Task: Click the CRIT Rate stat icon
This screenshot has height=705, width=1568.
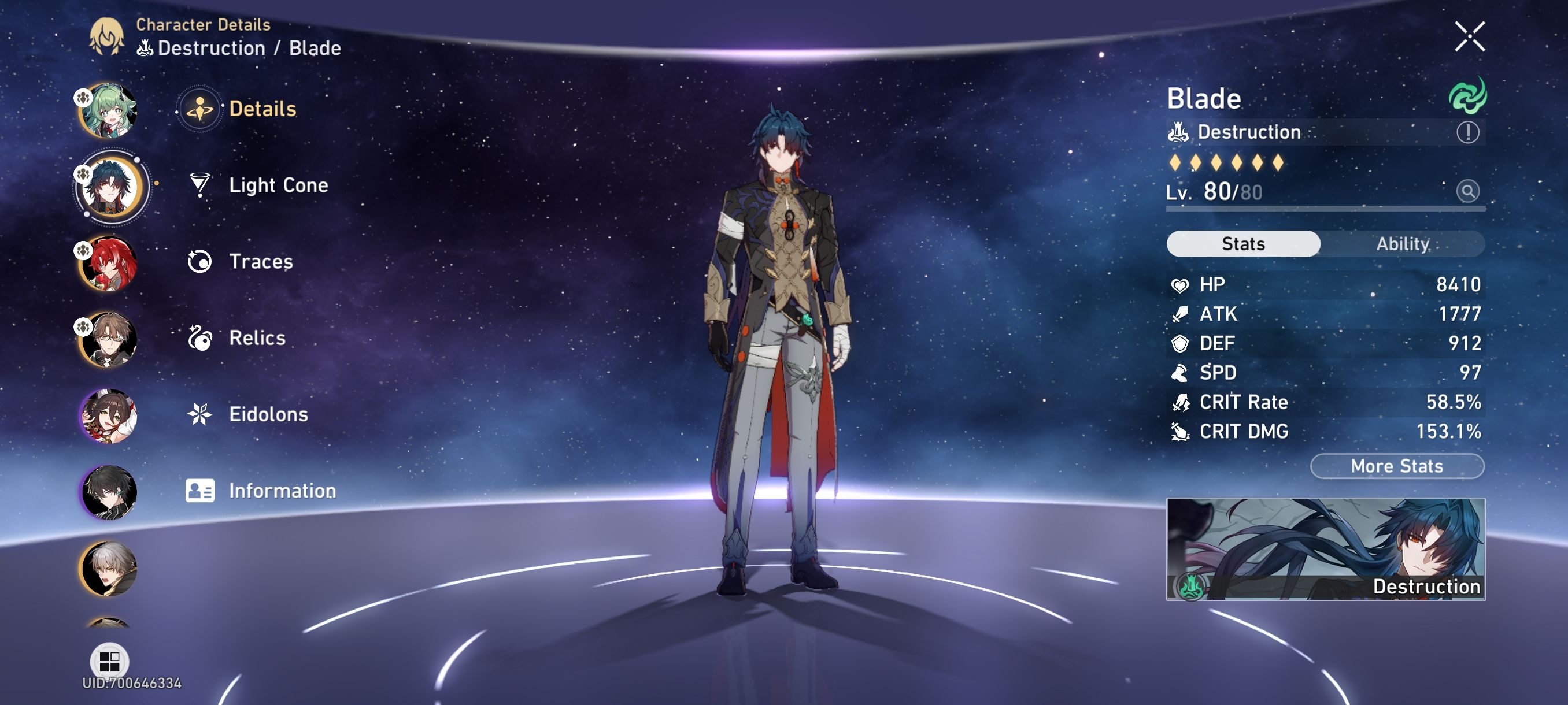Action: tap(1179, 402)
